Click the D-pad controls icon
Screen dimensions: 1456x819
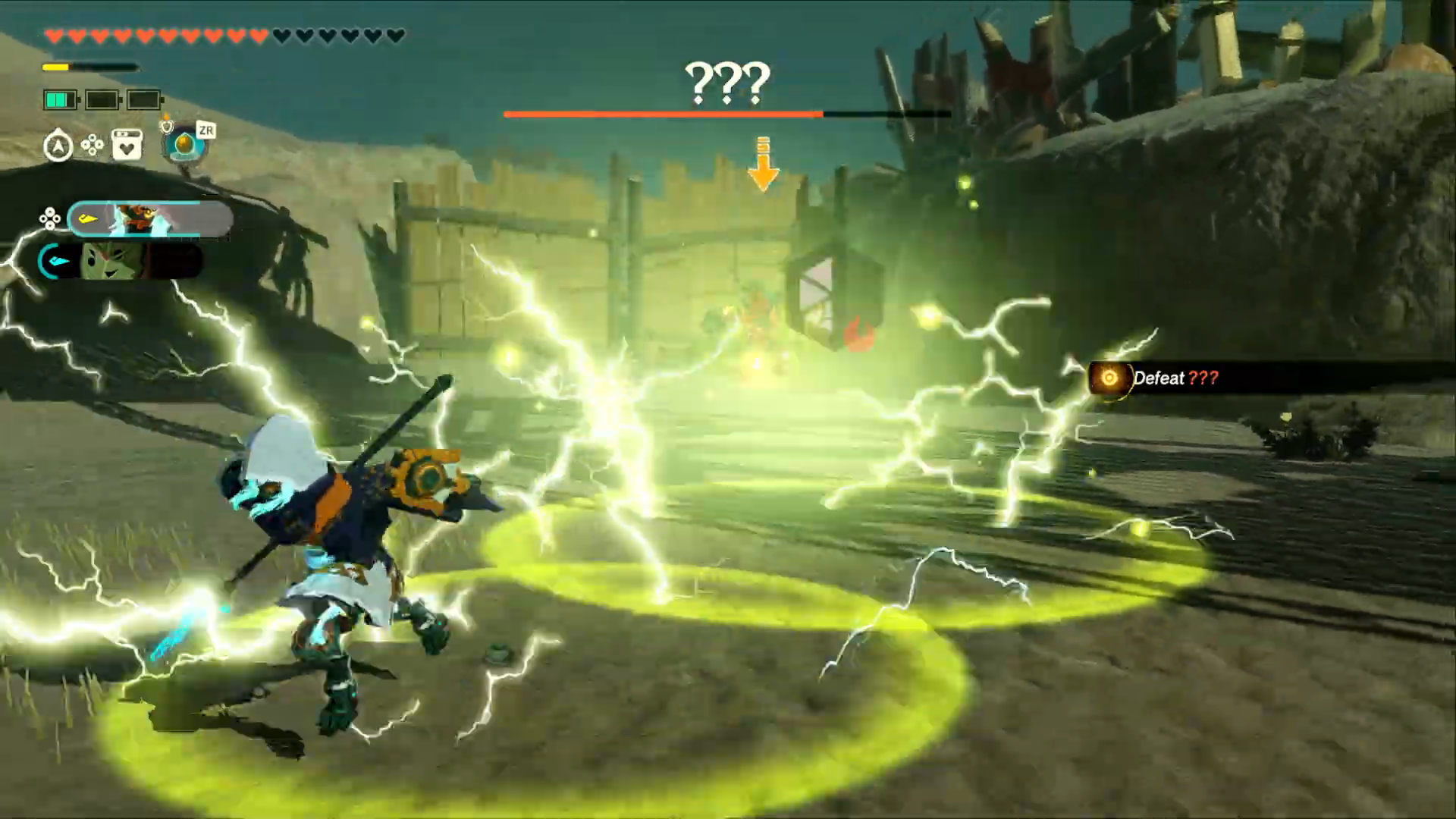coord(92,145)
